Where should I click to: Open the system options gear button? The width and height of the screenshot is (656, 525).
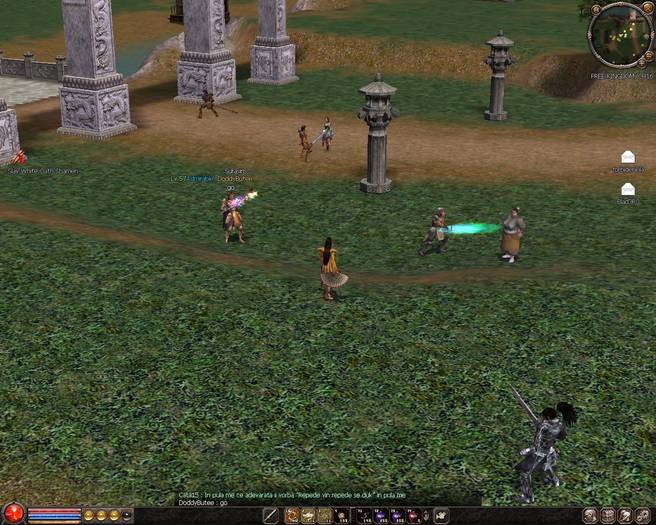coord(643,516)
